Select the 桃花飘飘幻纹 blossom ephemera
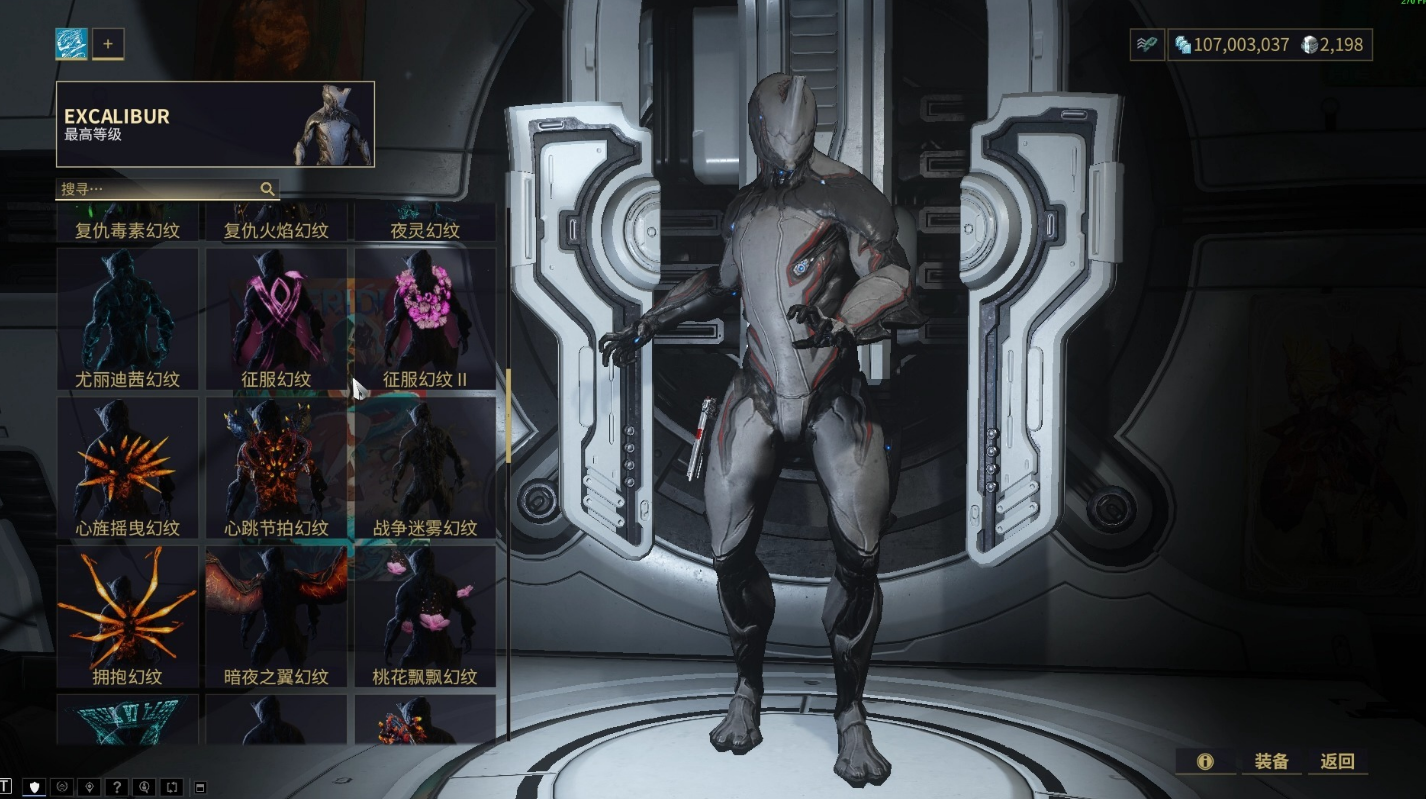 click(425, 616)
